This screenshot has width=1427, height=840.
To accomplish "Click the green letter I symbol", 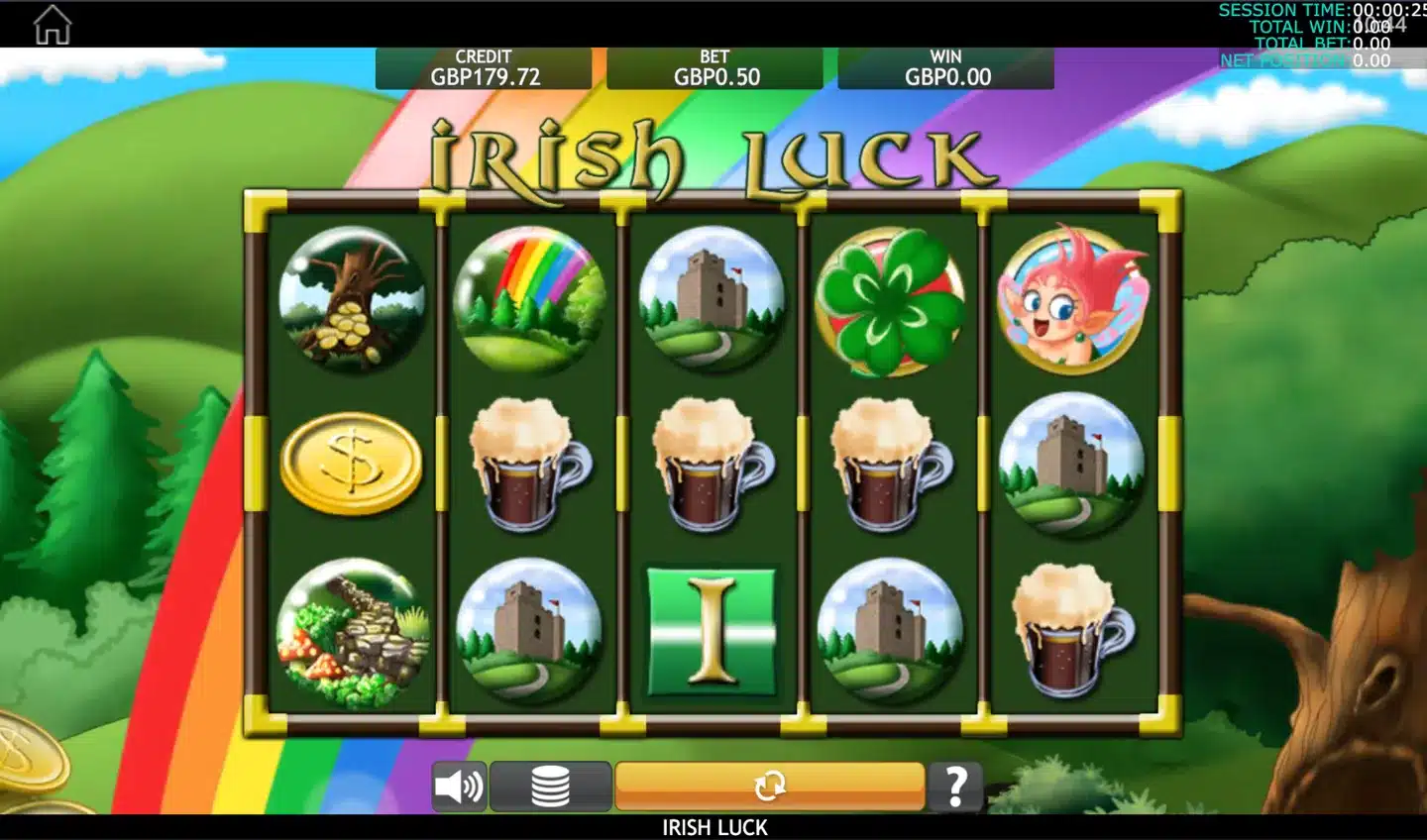I will pyautogui.click(x=712, y=630).
